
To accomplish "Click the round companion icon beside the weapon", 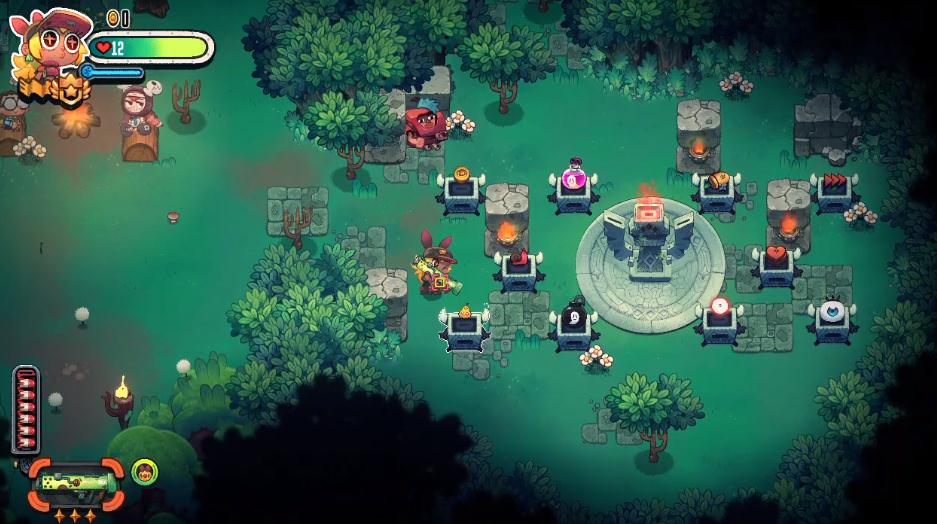I will pos(143,471).
